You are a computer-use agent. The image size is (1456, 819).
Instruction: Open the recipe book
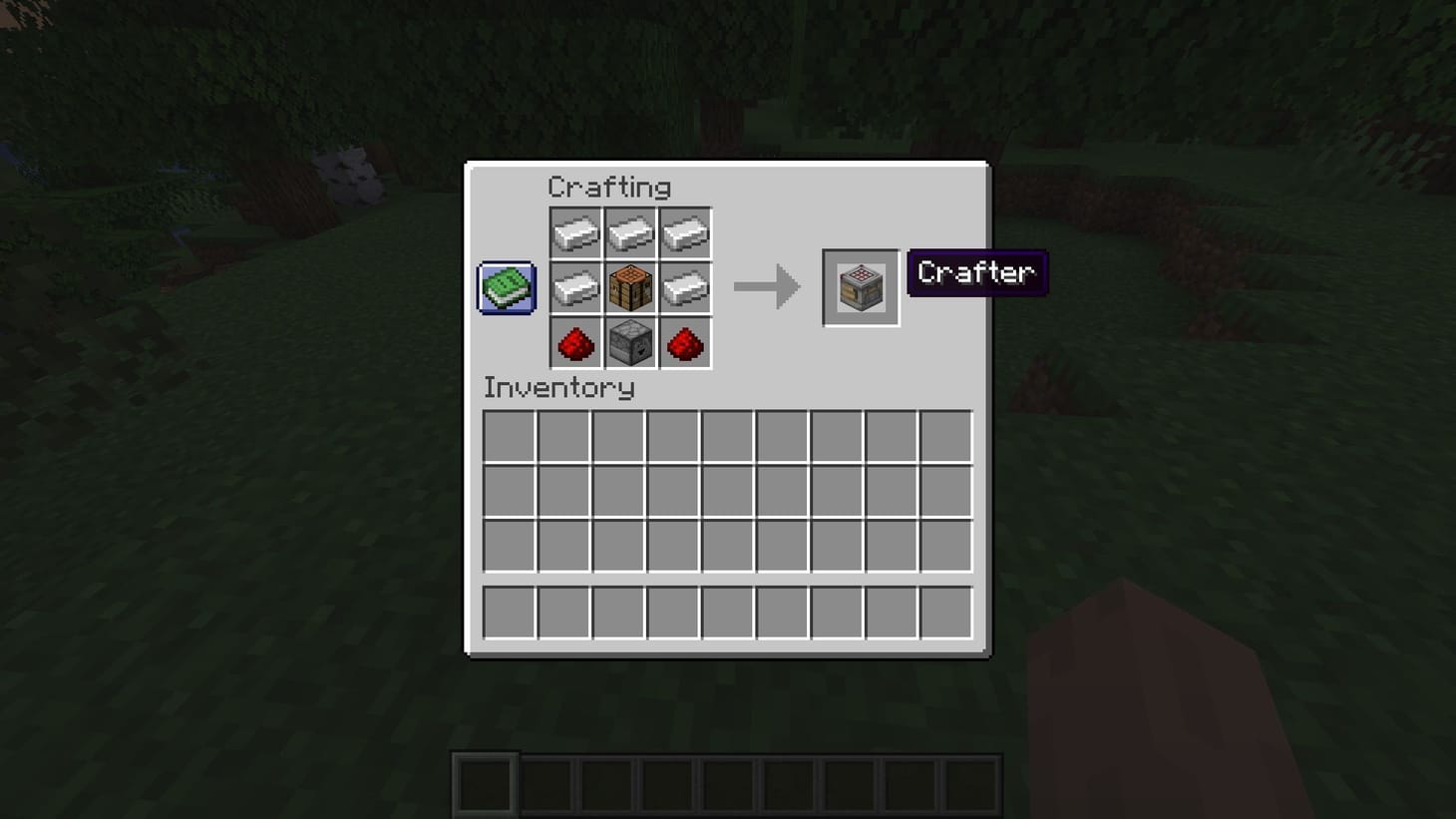point(505,287)
